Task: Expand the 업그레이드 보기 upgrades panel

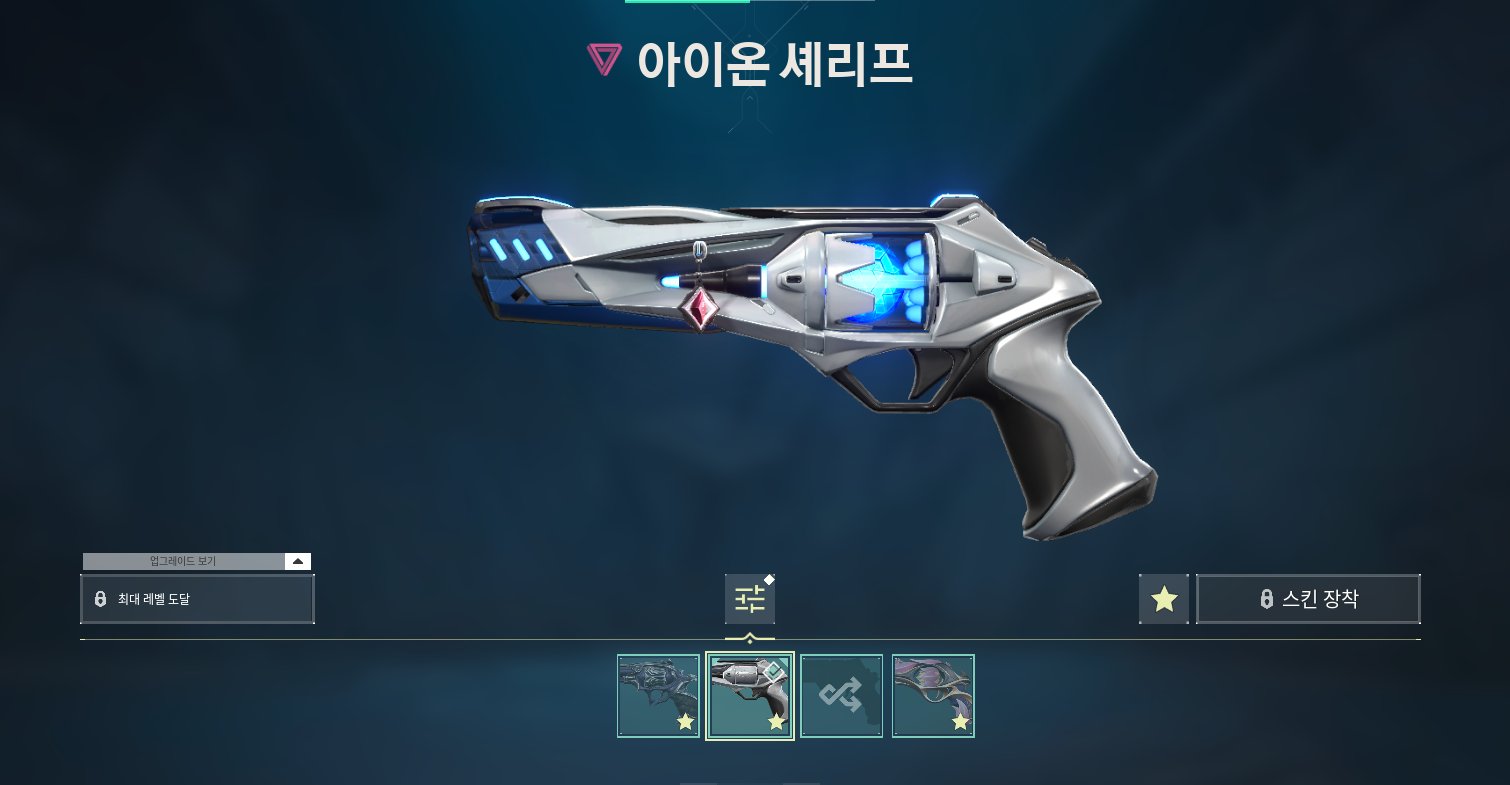Action: pyautogui.click(x=297, y=561)
